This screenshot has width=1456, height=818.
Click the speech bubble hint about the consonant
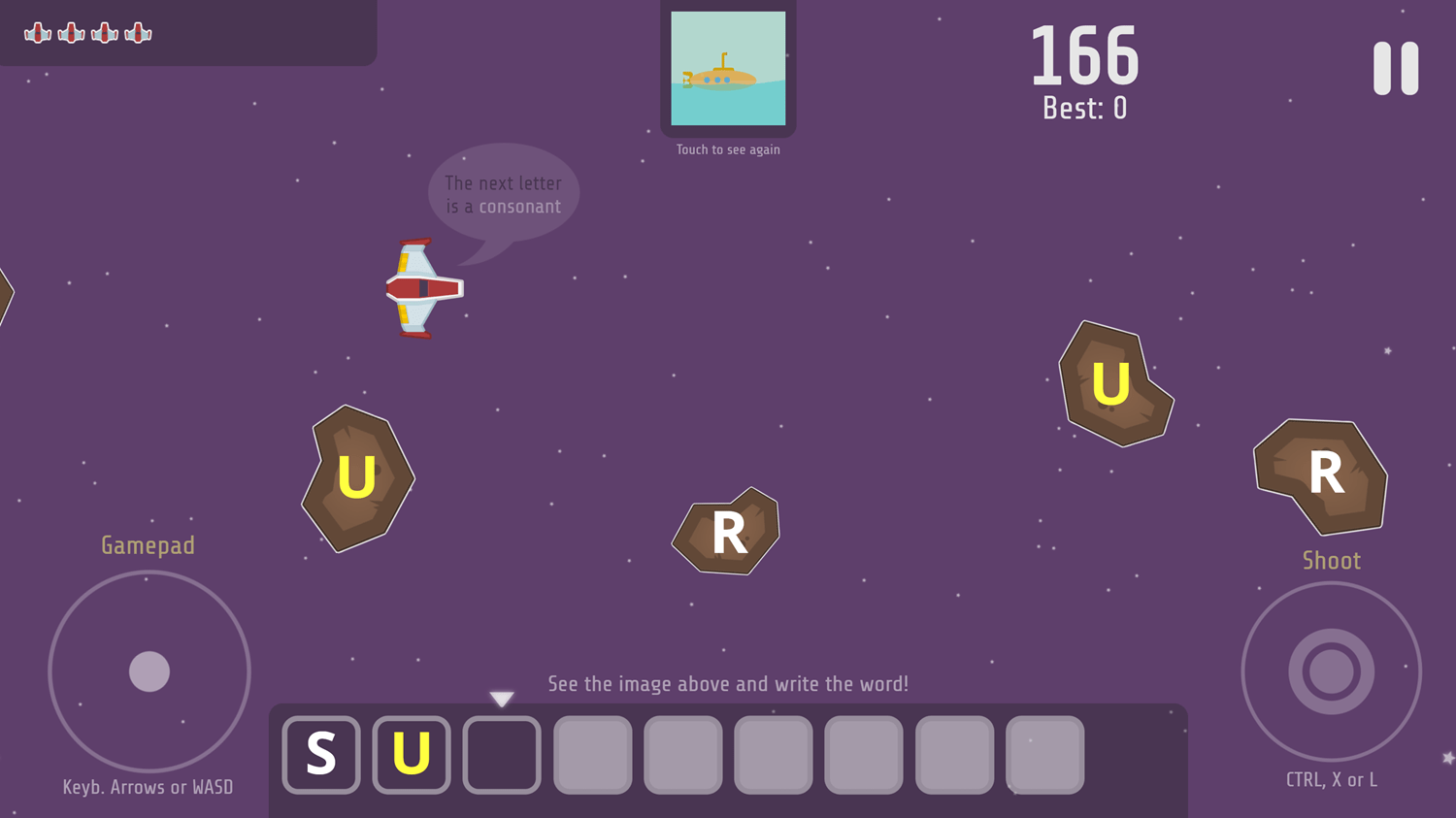pos(503,193)
